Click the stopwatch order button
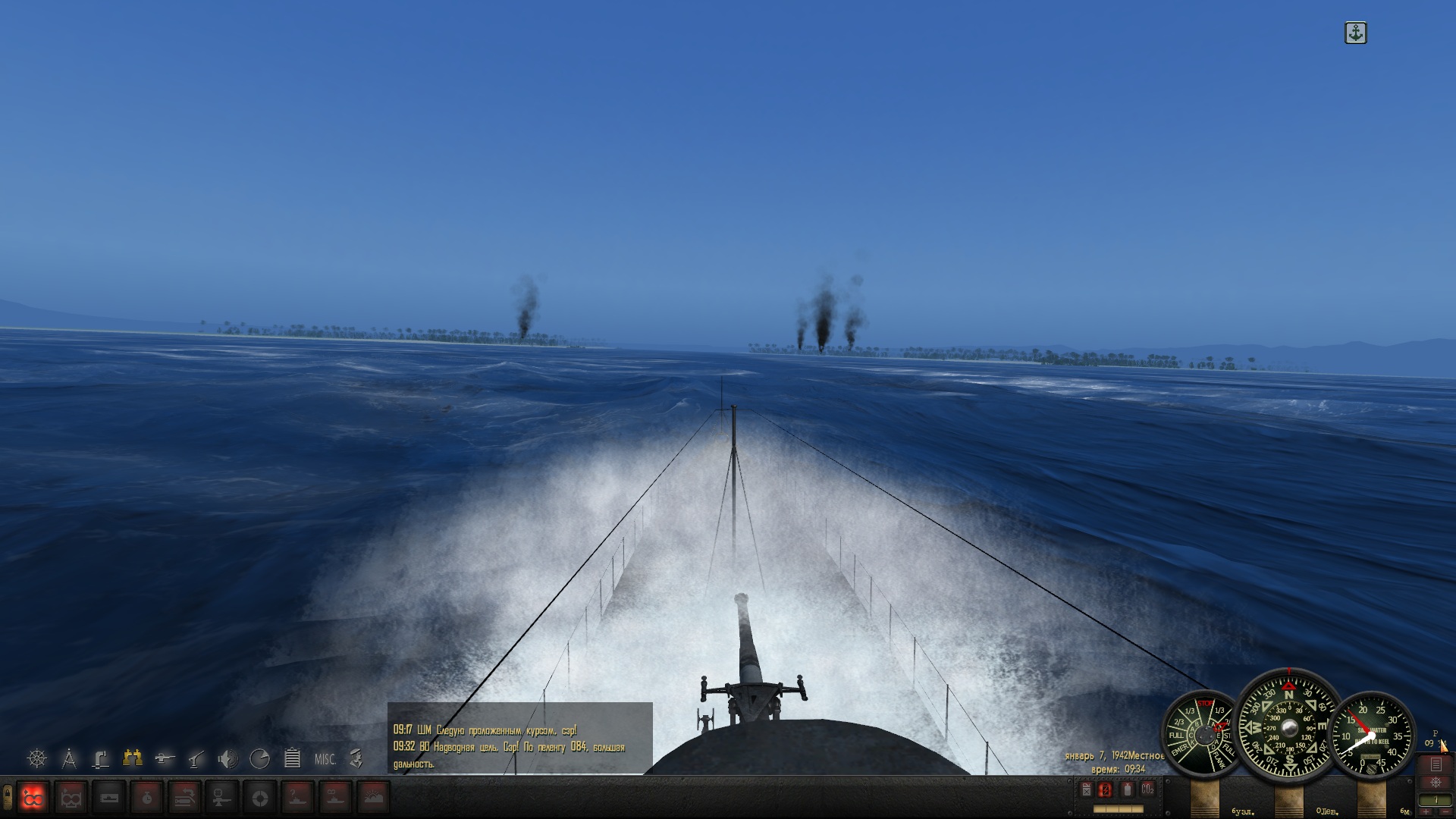 146,798
